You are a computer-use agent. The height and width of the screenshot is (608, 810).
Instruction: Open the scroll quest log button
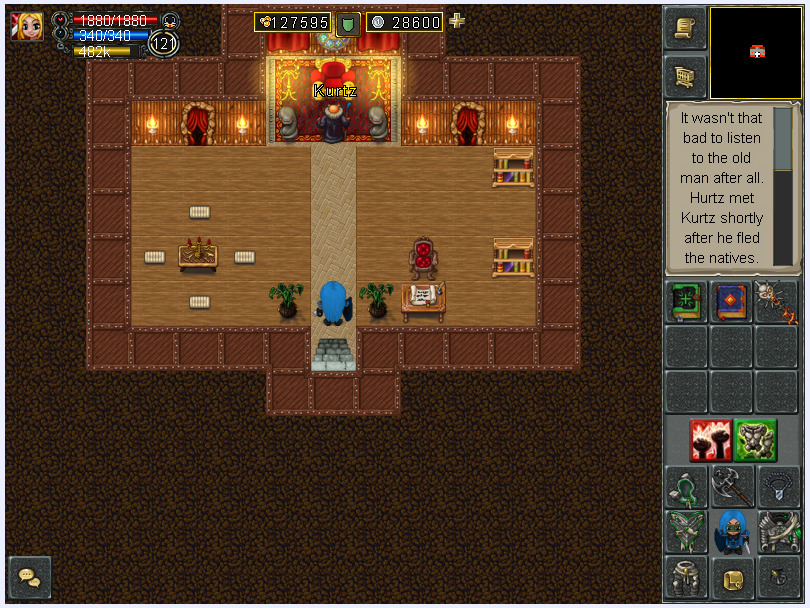pos(685,28)
